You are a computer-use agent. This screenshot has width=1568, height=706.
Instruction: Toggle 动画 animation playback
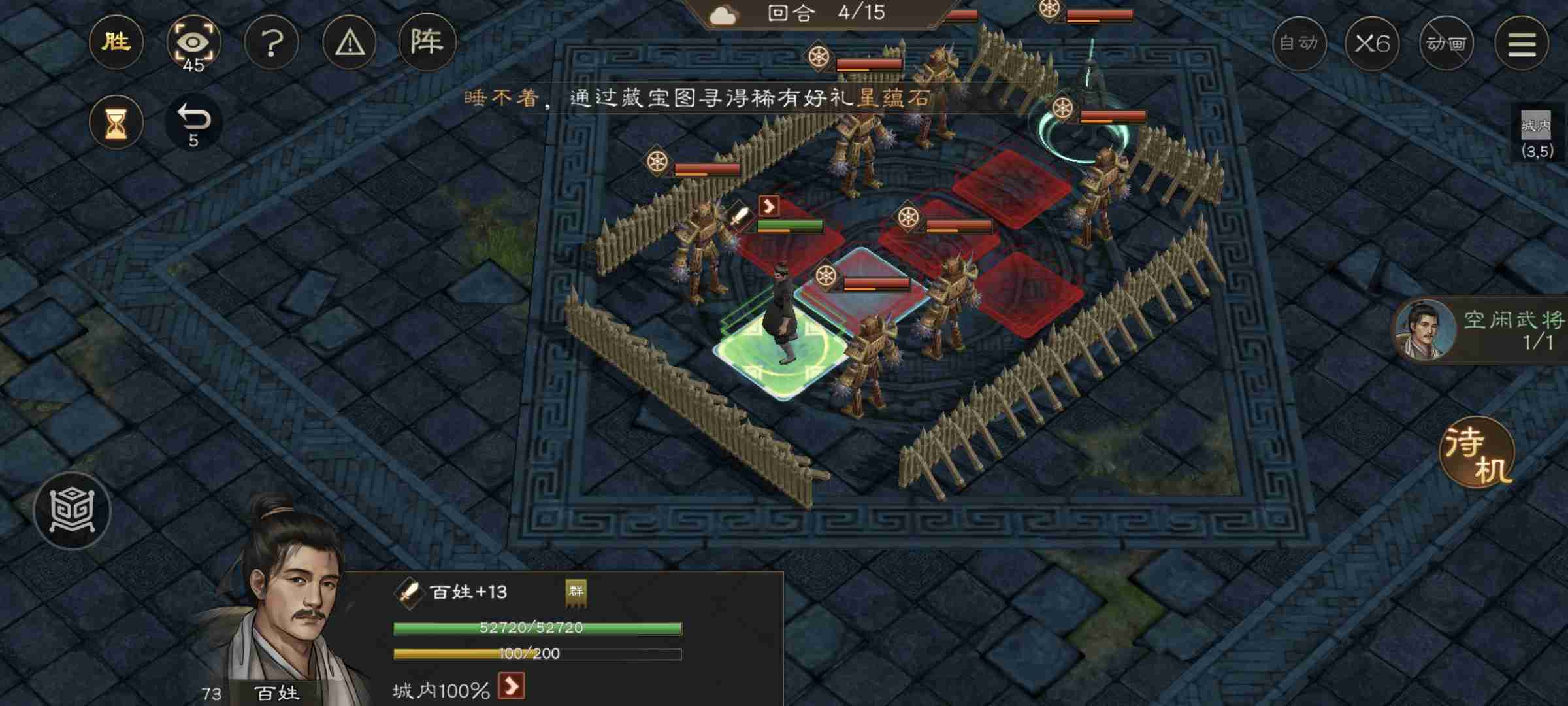point(1447,42)
